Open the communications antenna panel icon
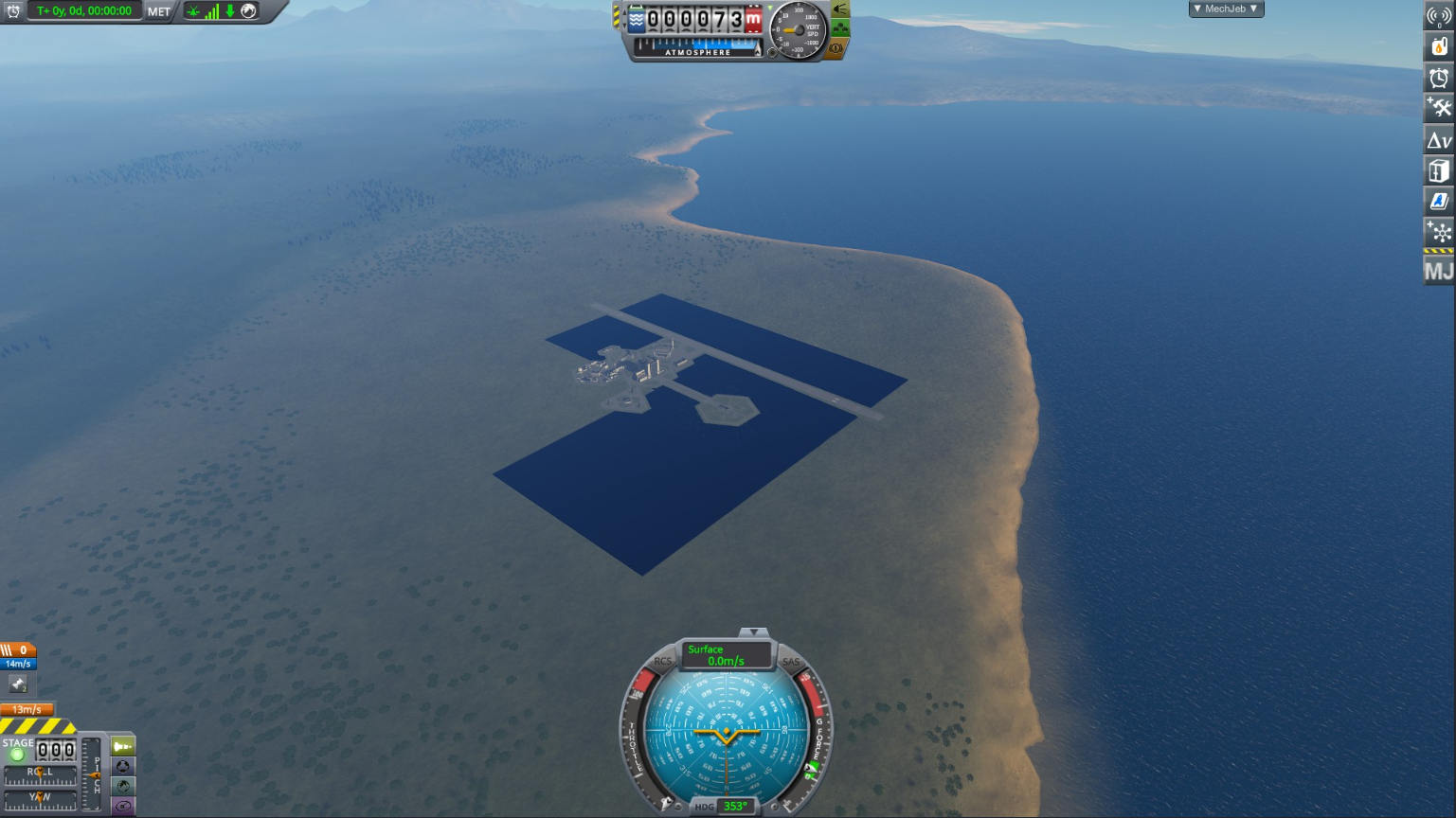 click(x=1441, y=13)
